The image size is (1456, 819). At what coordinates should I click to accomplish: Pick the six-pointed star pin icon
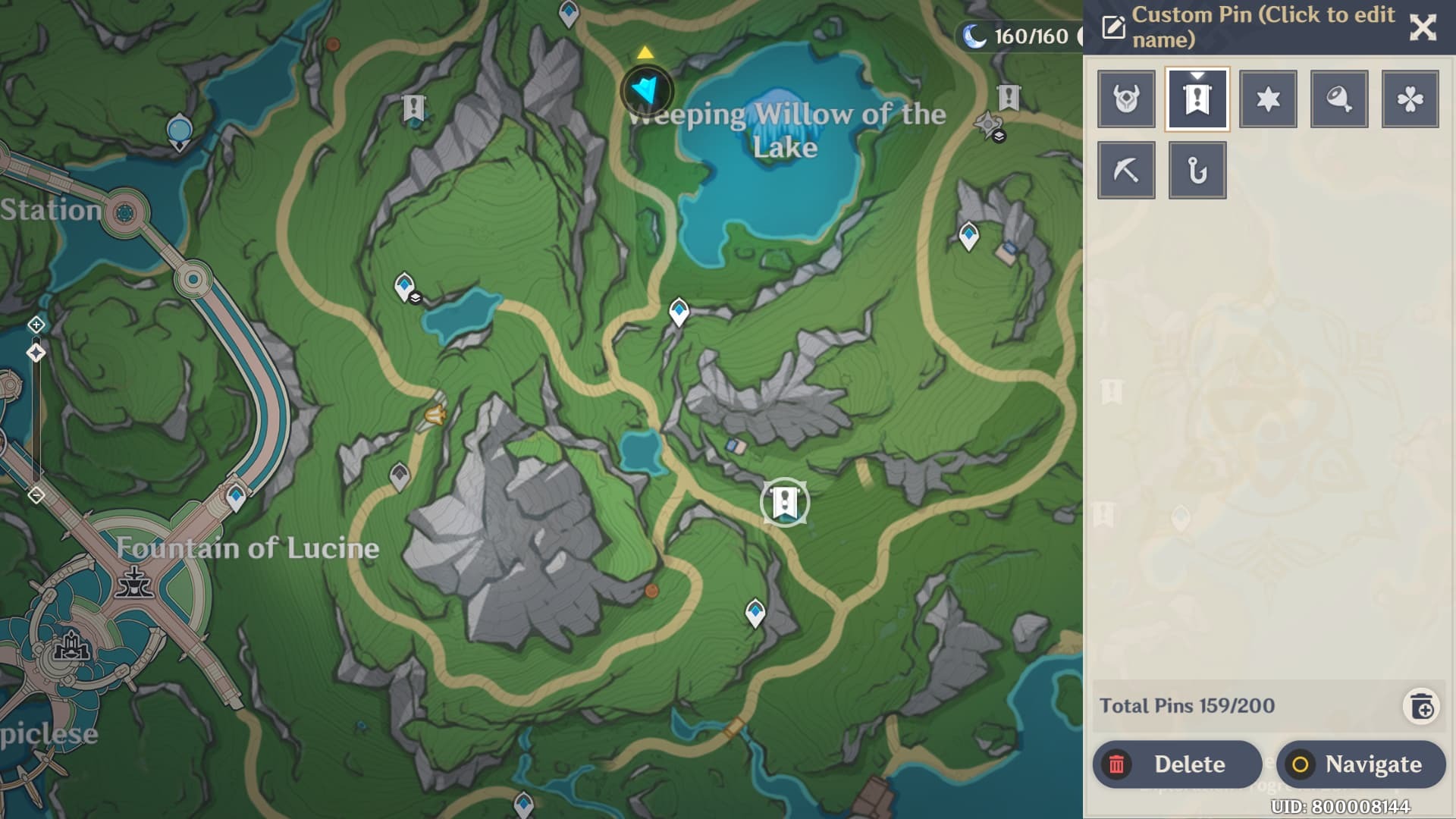click(x=1268, y=99)
